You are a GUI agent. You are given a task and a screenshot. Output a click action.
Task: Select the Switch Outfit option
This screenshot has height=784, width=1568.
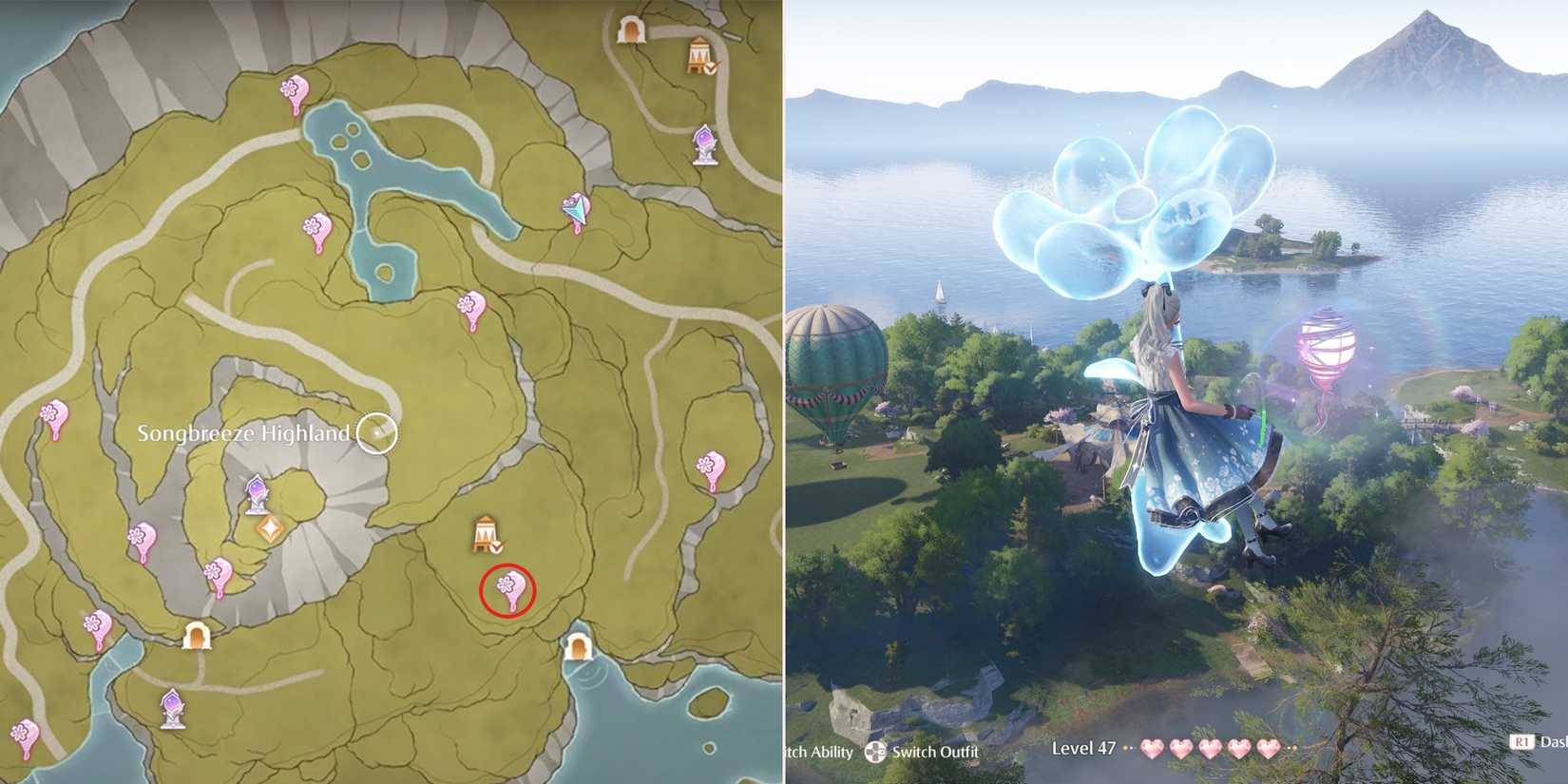[x=936, y=751]
